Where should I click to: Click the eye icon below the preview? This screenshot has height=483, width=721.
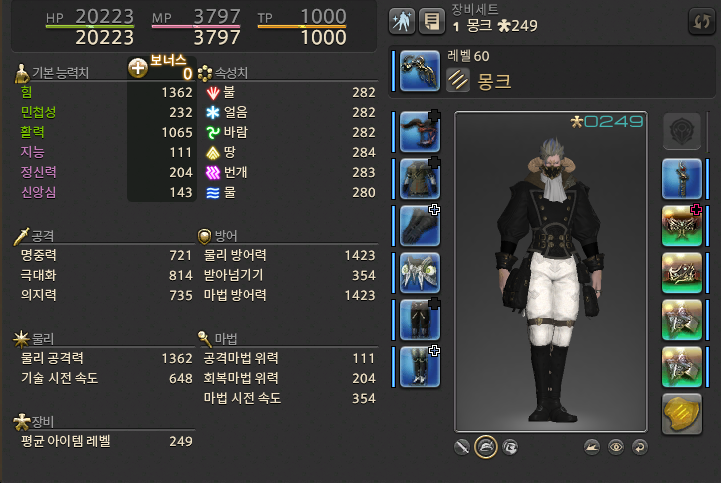[616, 446]
